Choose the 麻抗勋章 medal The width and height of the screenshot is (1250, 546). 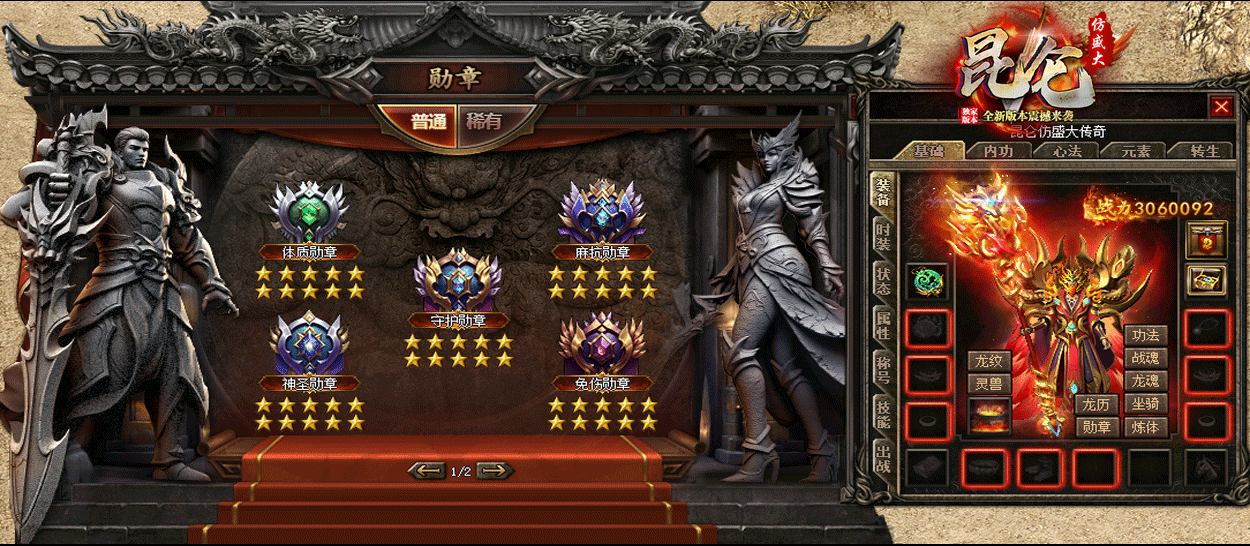point(602,212)
